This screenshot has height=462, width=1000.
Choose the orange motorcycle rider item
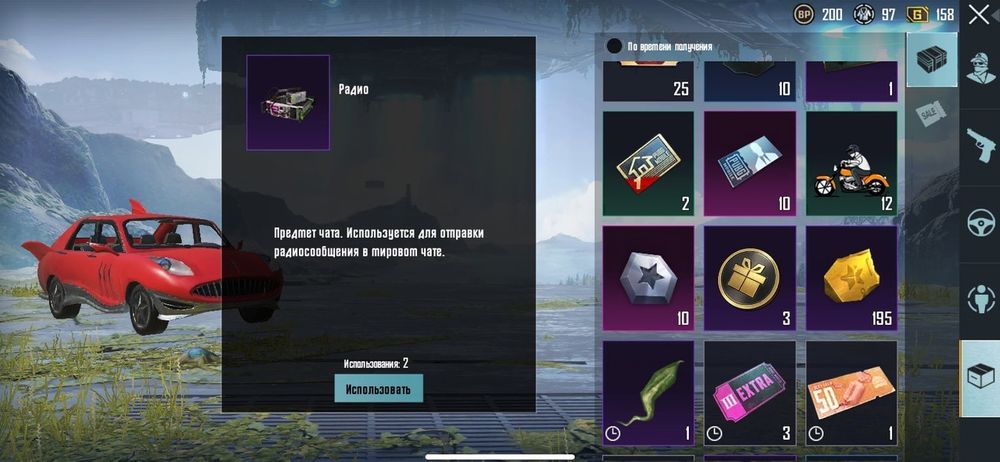(851, 164)
